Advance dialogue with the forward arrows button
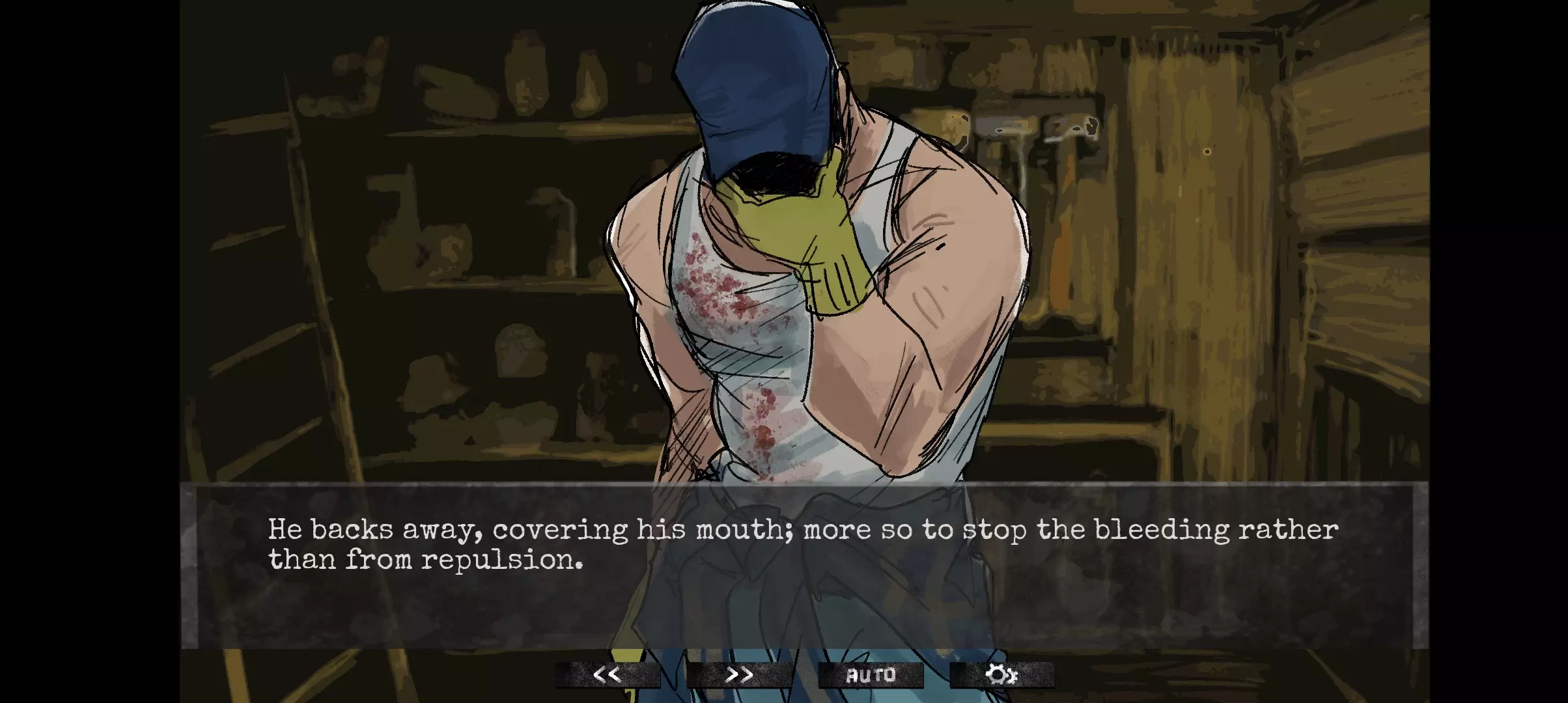 point(739,675)
